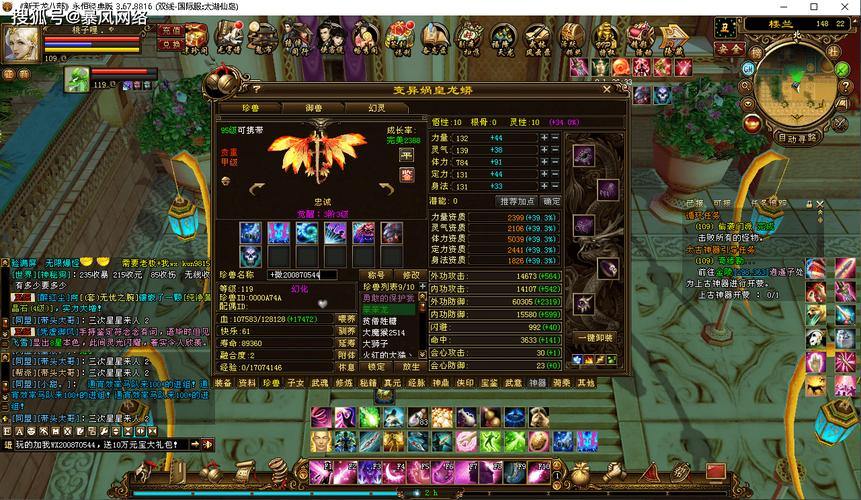Viewport: 861px width, 500px height.
Task: Click the 自动寻路 auto-pathfinding button
Action: (x=797, y=137)
